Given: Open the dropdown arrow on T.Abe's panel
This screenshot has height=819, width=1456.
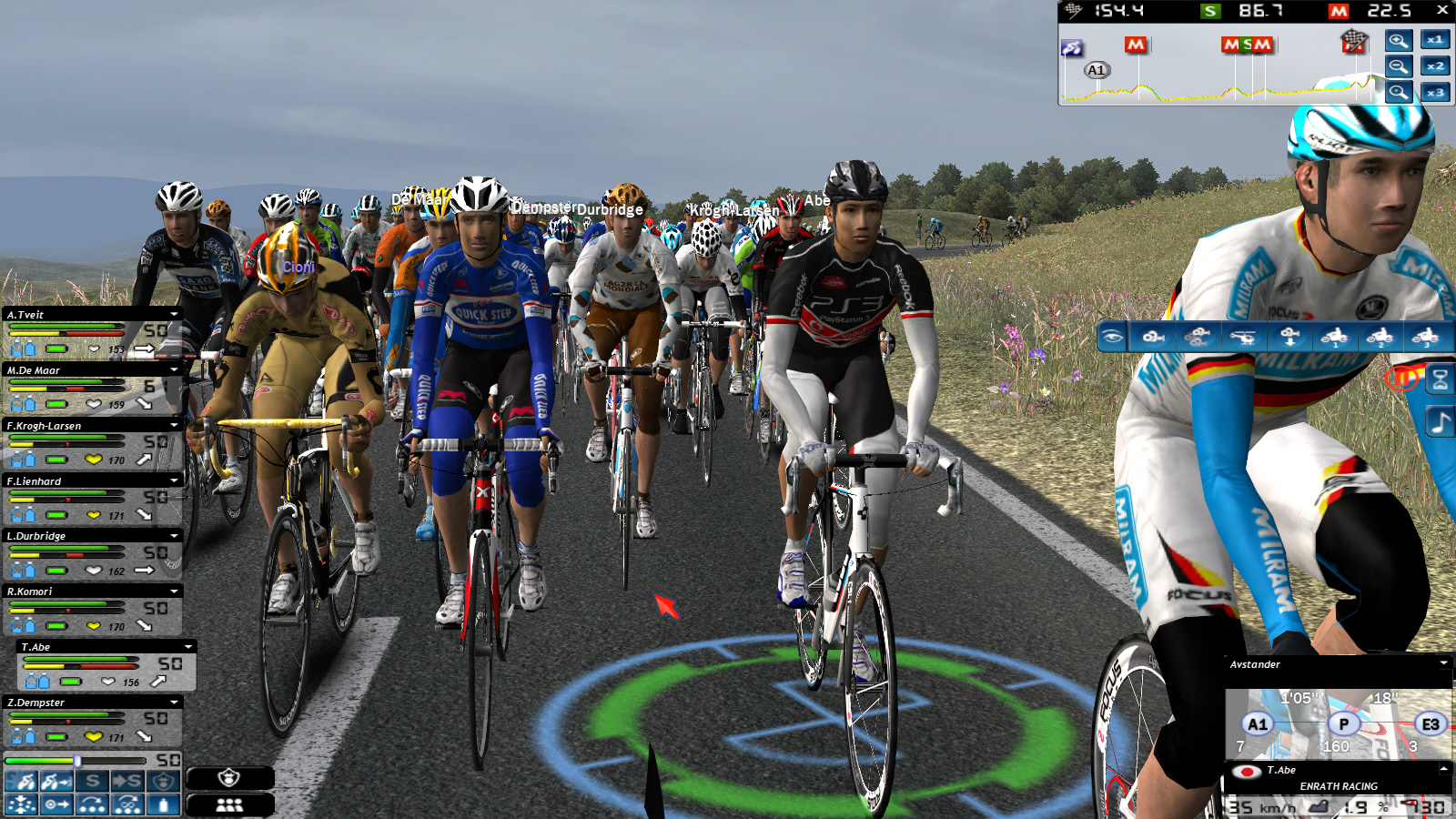Looking at the screenshot, I should [x=188, y=647].
